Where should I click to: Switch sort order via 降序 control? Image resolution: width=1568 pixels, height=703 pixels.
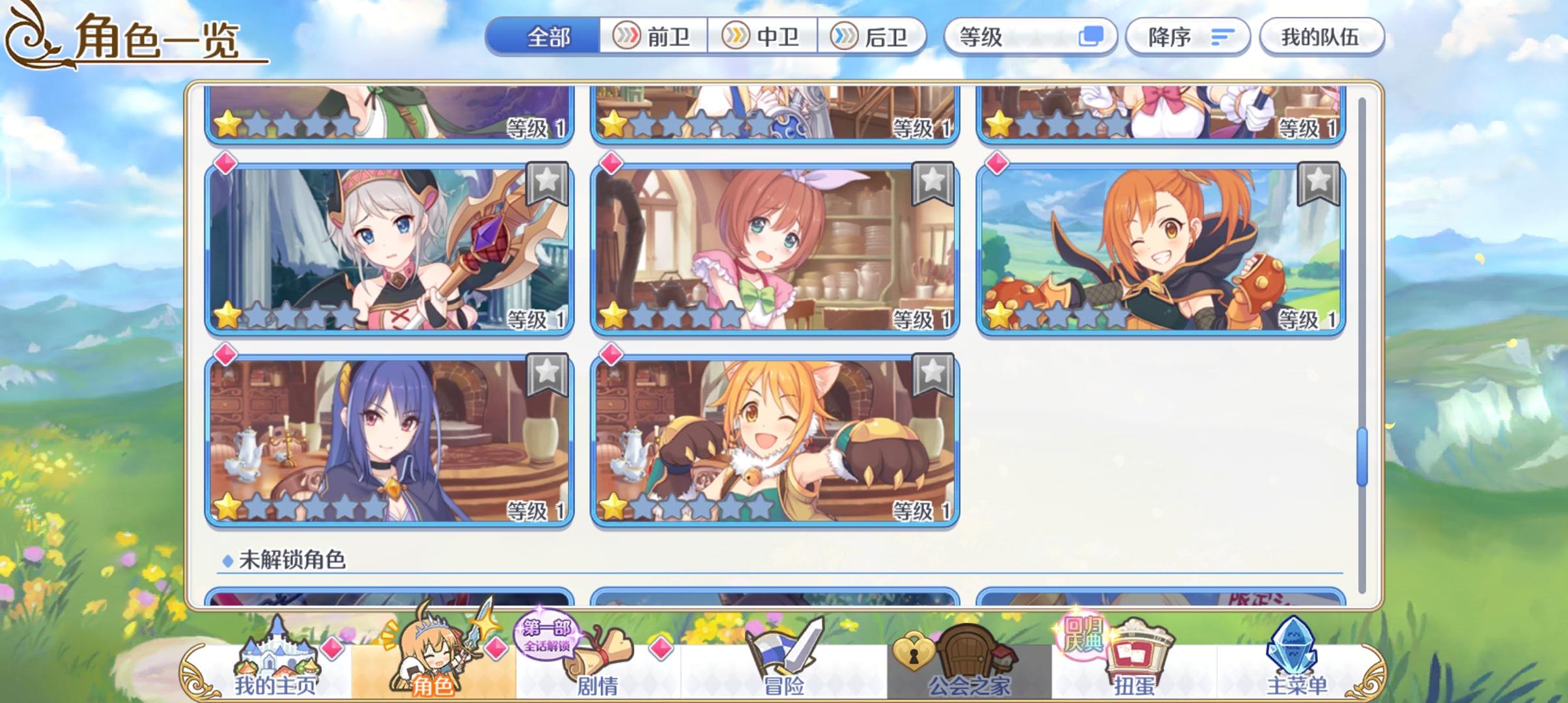[1187, 37]
